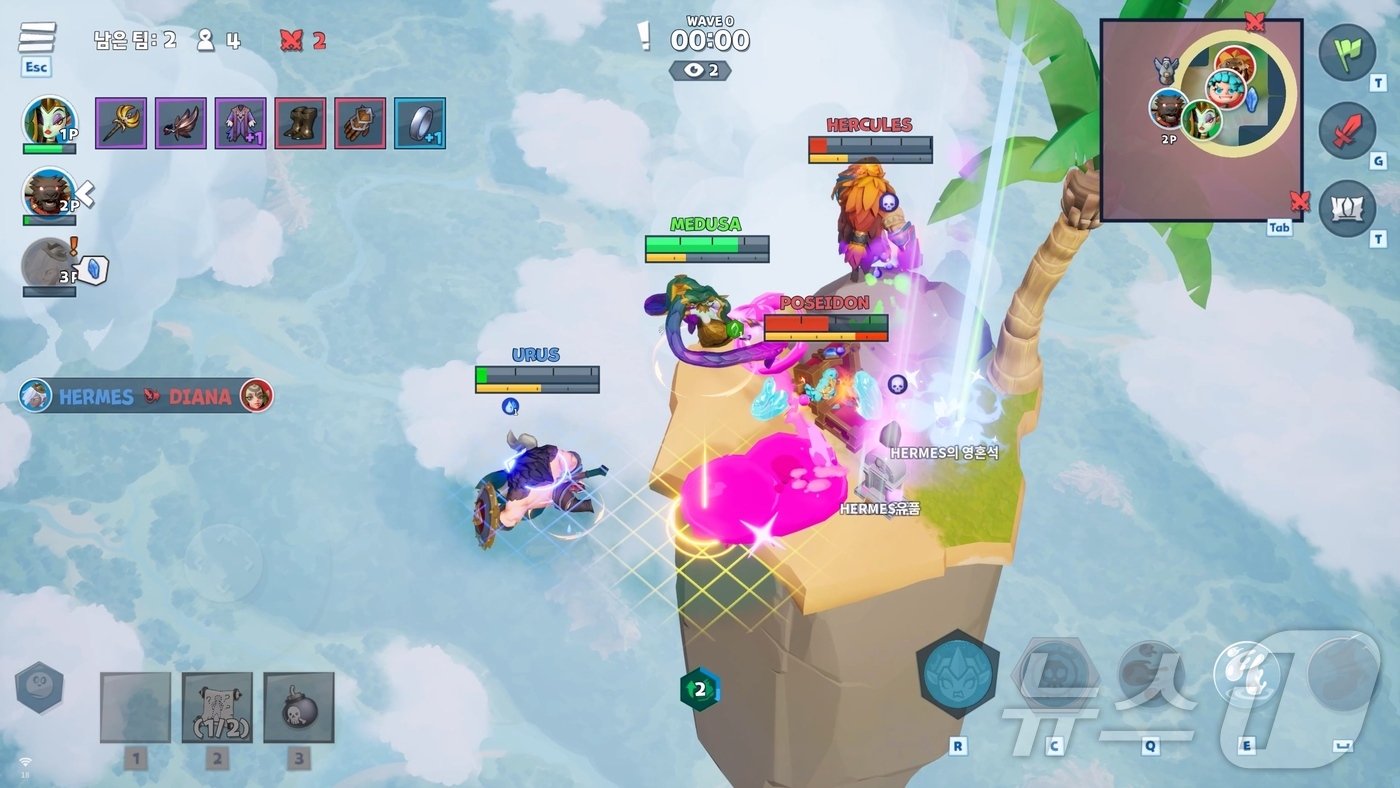This screenshot has height=788, width=1400.
Task: Select the 1P Medusa player portrait
Action: [x=49, y=122]
